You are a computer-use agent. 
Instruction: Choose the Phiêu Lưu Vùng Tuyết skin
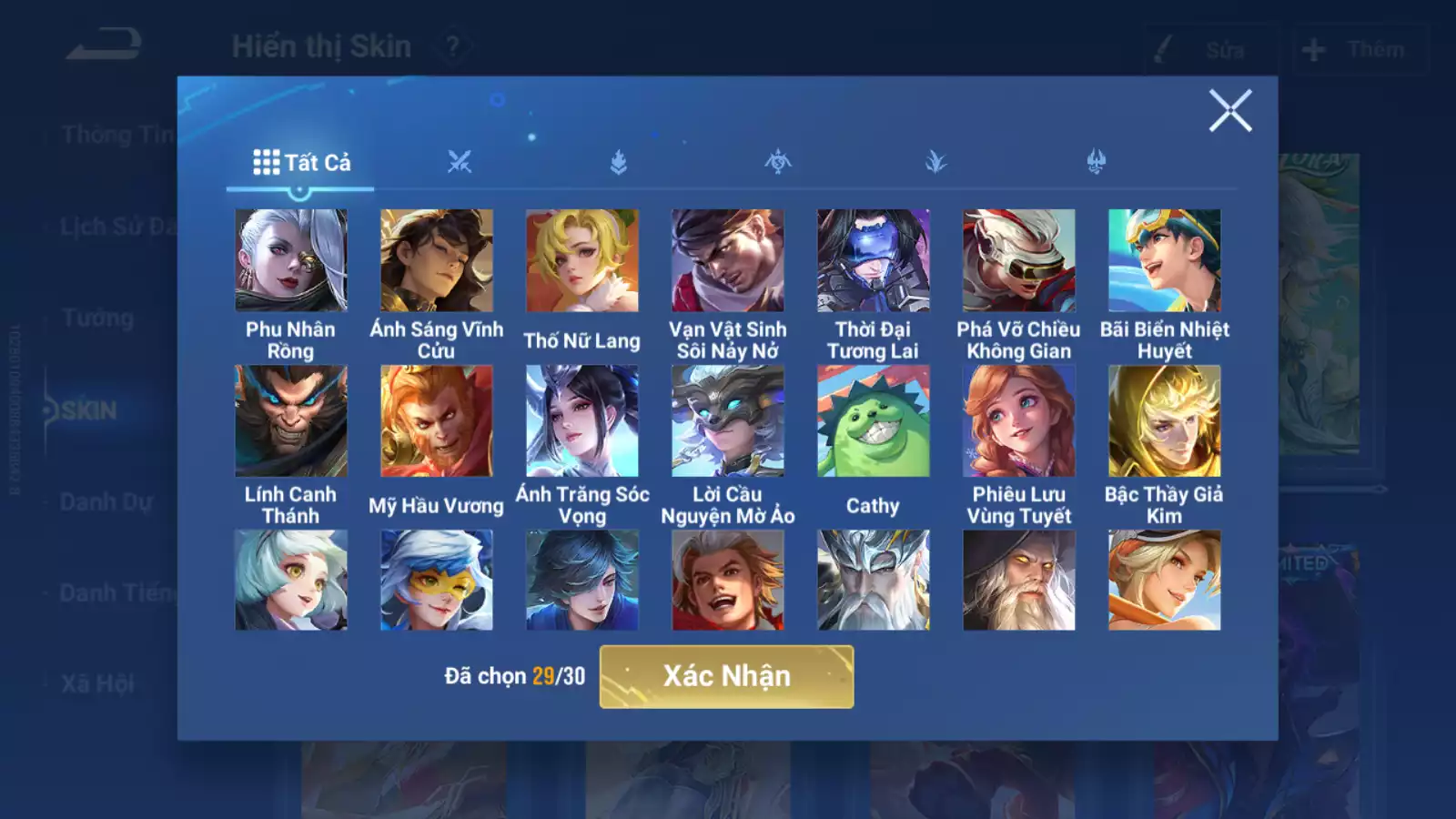coord(1018,421)
